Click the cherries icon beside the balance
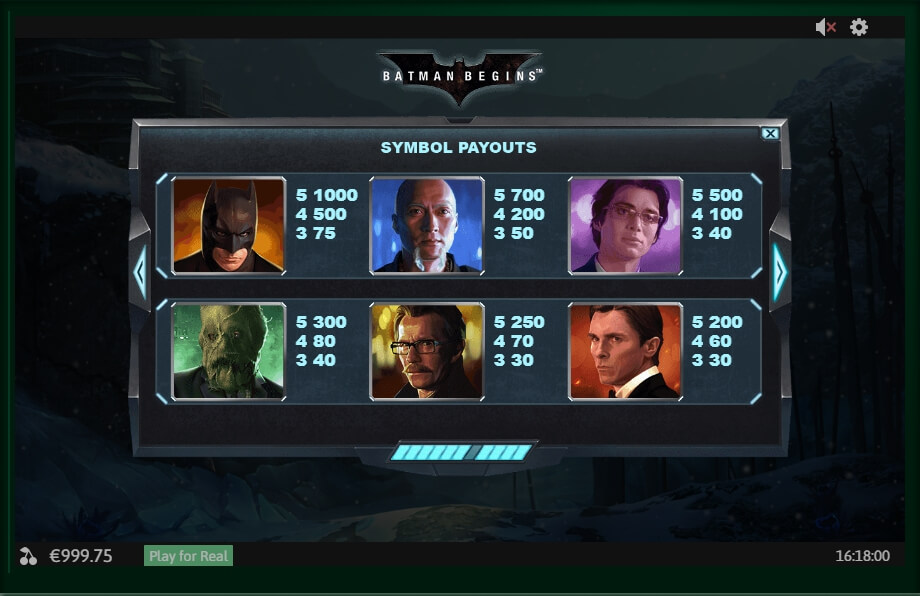Viewport: 920px width, 596px height. click(x=28, y=556)
